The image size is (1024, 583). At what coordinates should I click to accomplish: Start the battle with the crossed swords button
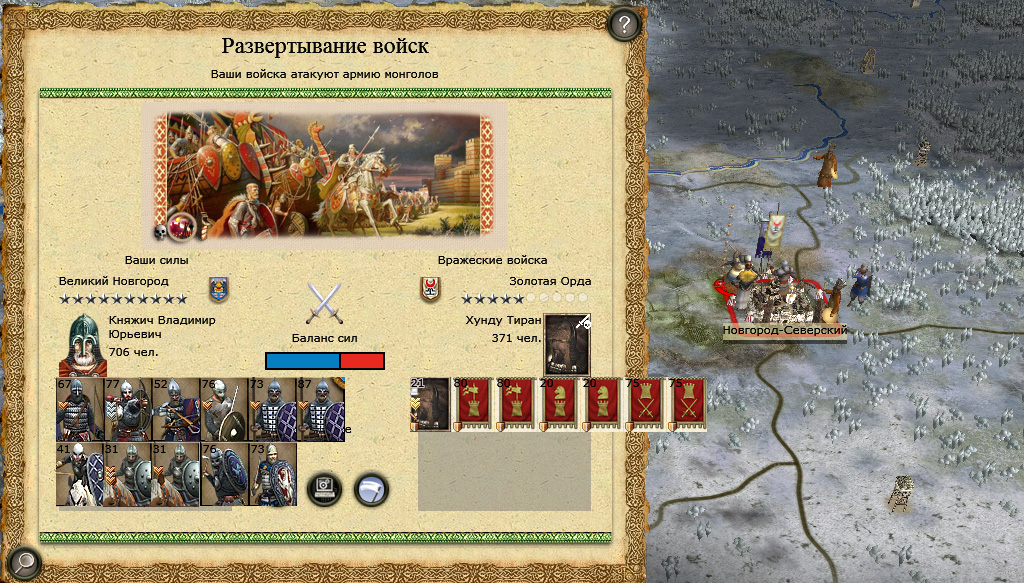[x=324, y=303]
